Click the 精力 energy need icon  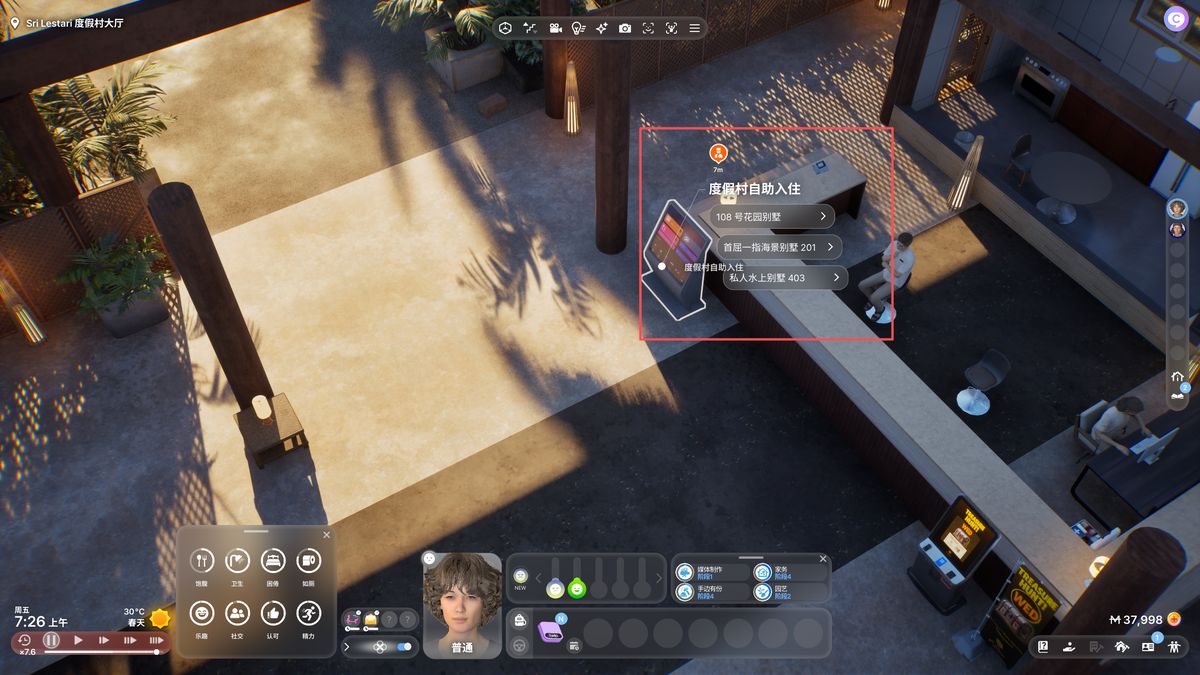click(308, 613)
